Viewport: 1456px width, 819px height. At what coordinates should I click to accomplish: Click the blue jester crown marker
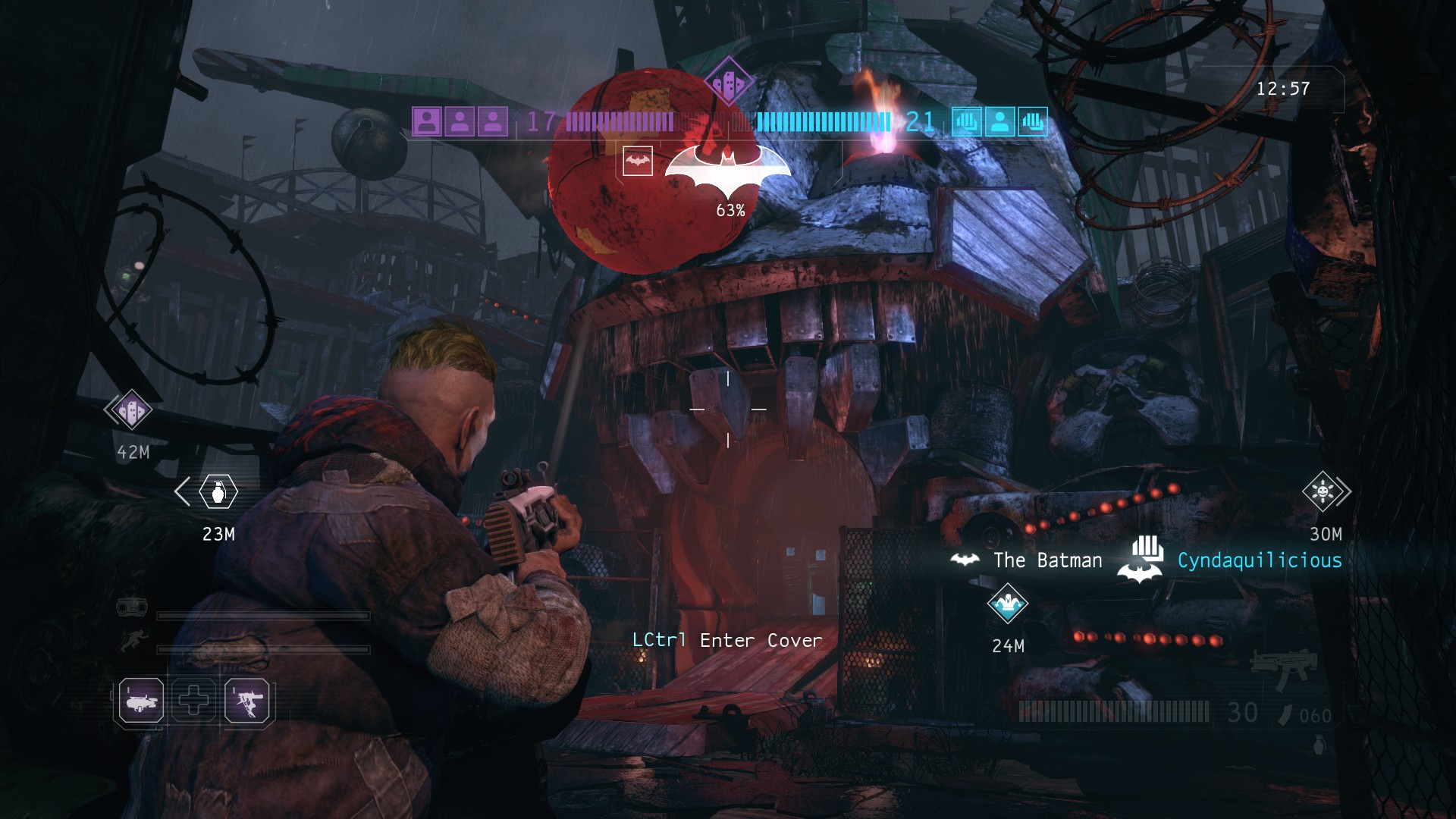(1008, 604)
